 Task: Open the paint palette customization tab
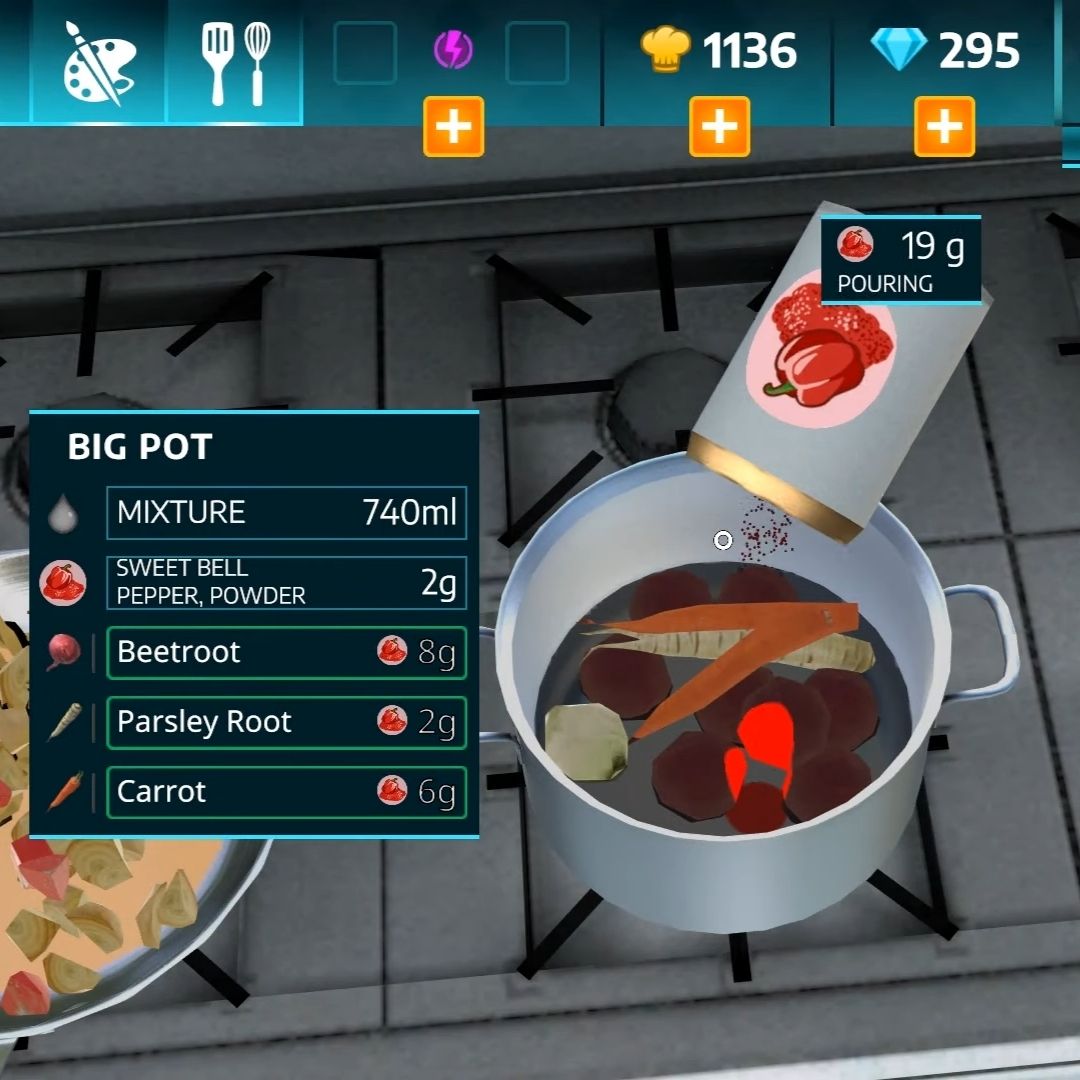[97, 62]
